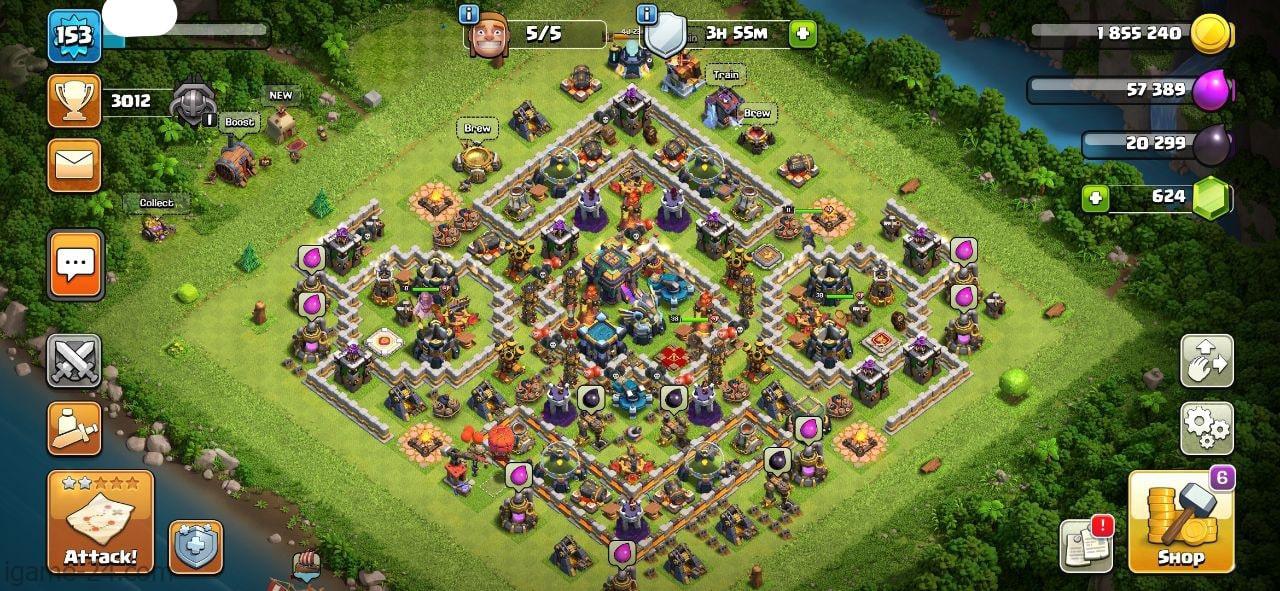Open the Shop

[1181, 522]
